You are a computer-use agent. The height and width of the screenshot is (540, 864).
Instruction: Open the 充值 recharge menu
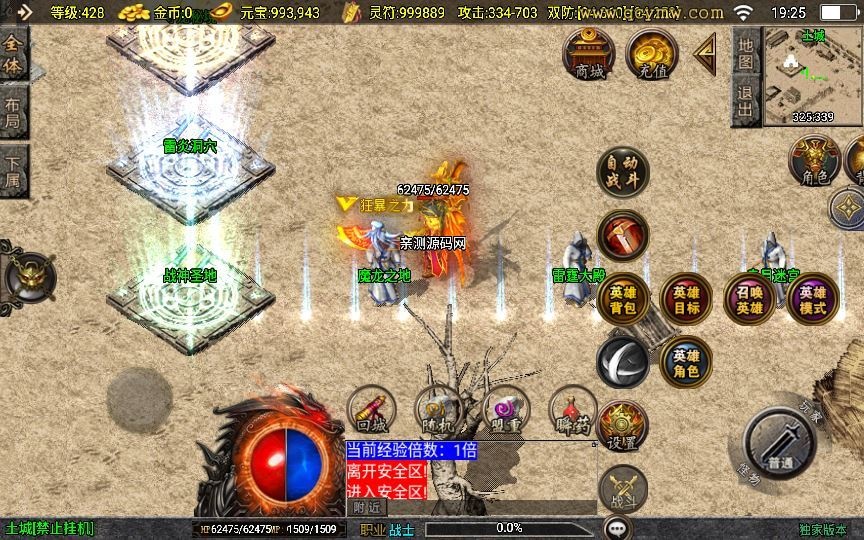click(651, 54)
